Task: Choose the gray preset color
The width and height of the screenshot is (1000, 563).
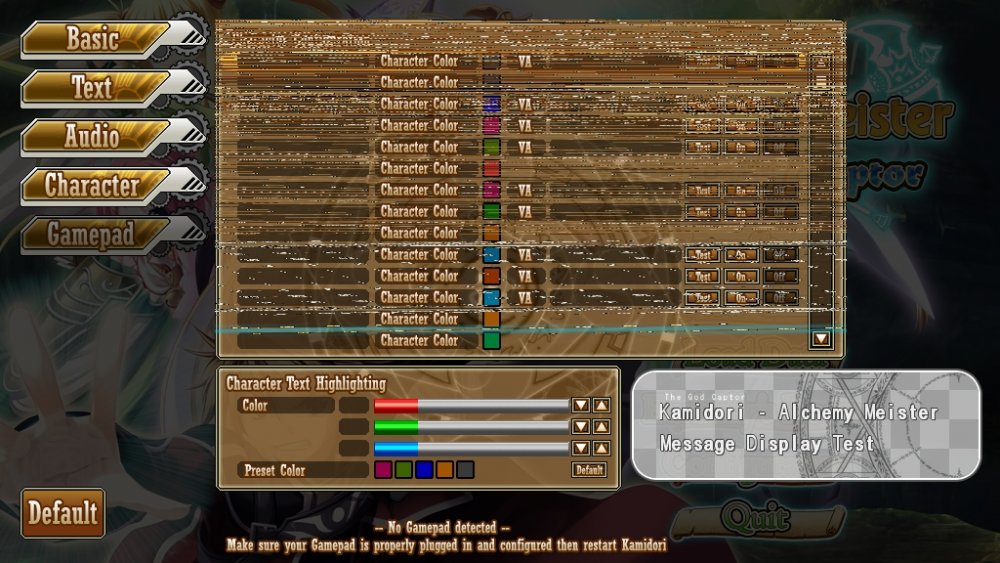Action: coord(465,470)
